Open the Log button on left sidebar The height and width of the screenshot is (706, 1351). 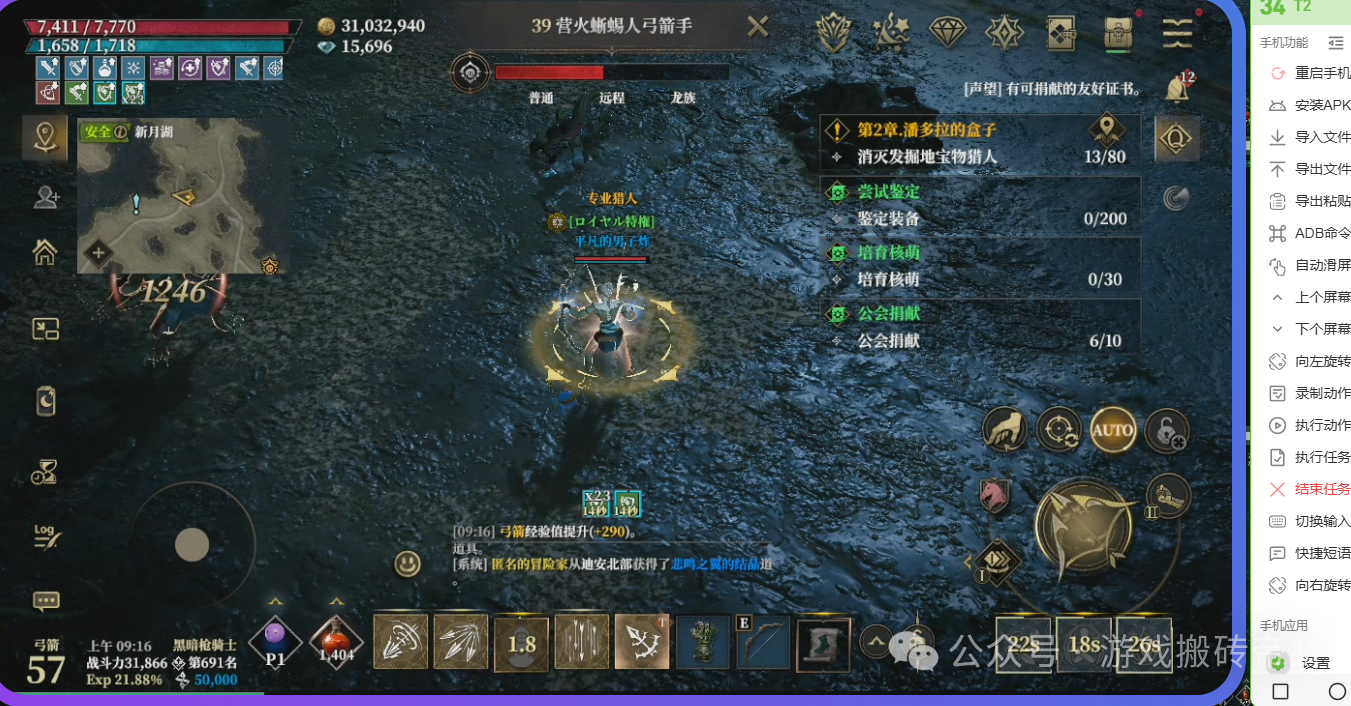(45, 535)
